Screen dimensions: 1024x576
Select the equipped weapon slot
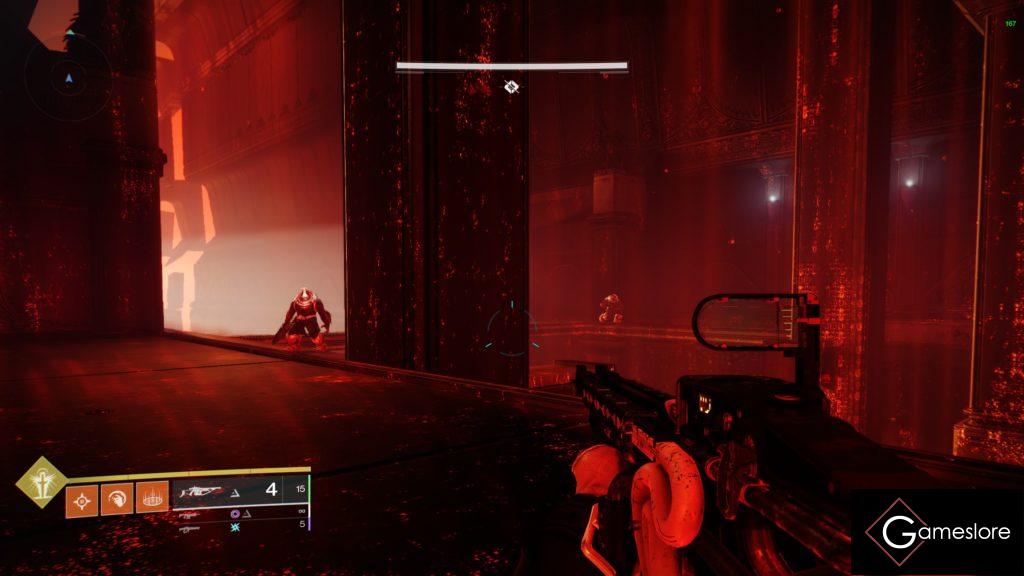[x=240, y=492]
